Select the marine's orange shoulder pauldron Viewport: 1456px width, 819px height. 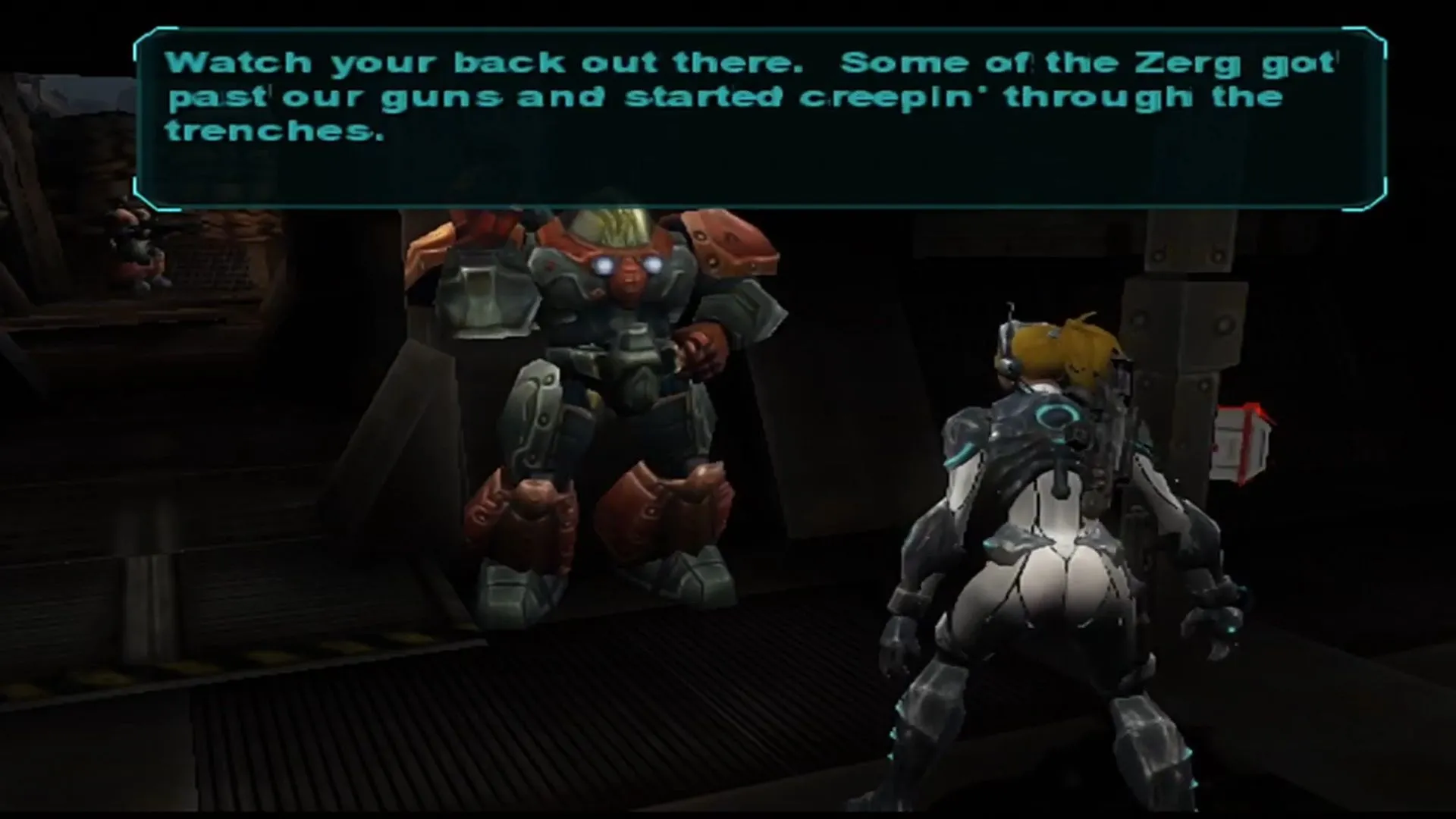click(x=728, y=243)
